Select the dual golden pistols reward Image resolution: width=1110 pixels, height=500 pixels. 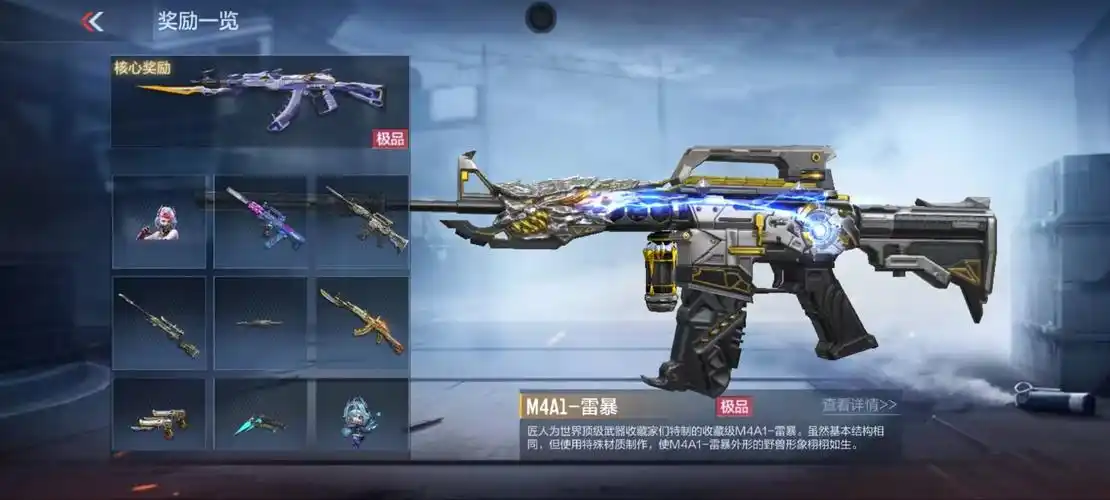[159, 422]
